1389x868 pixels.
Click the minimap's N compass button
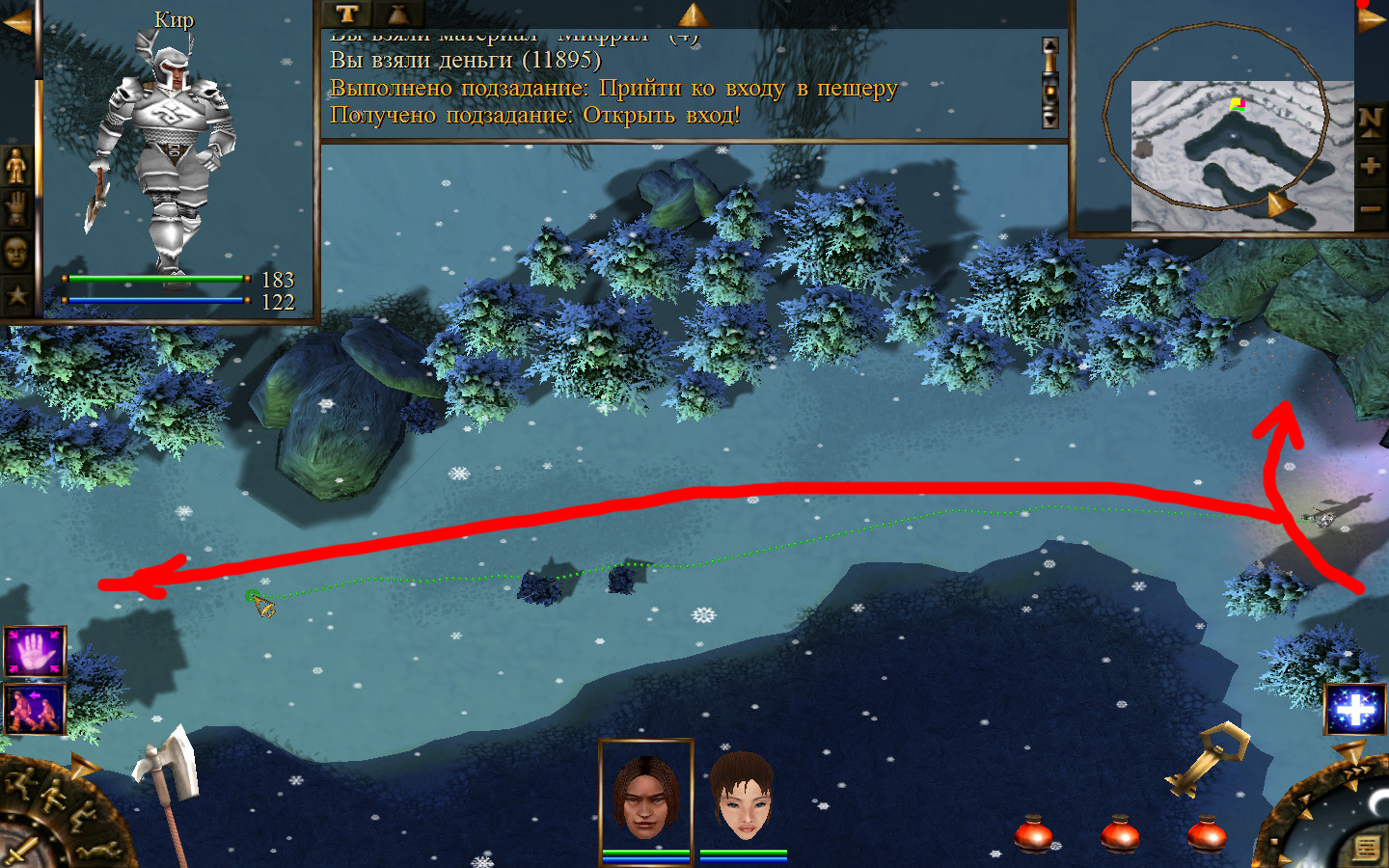(x=1371, y=121)
